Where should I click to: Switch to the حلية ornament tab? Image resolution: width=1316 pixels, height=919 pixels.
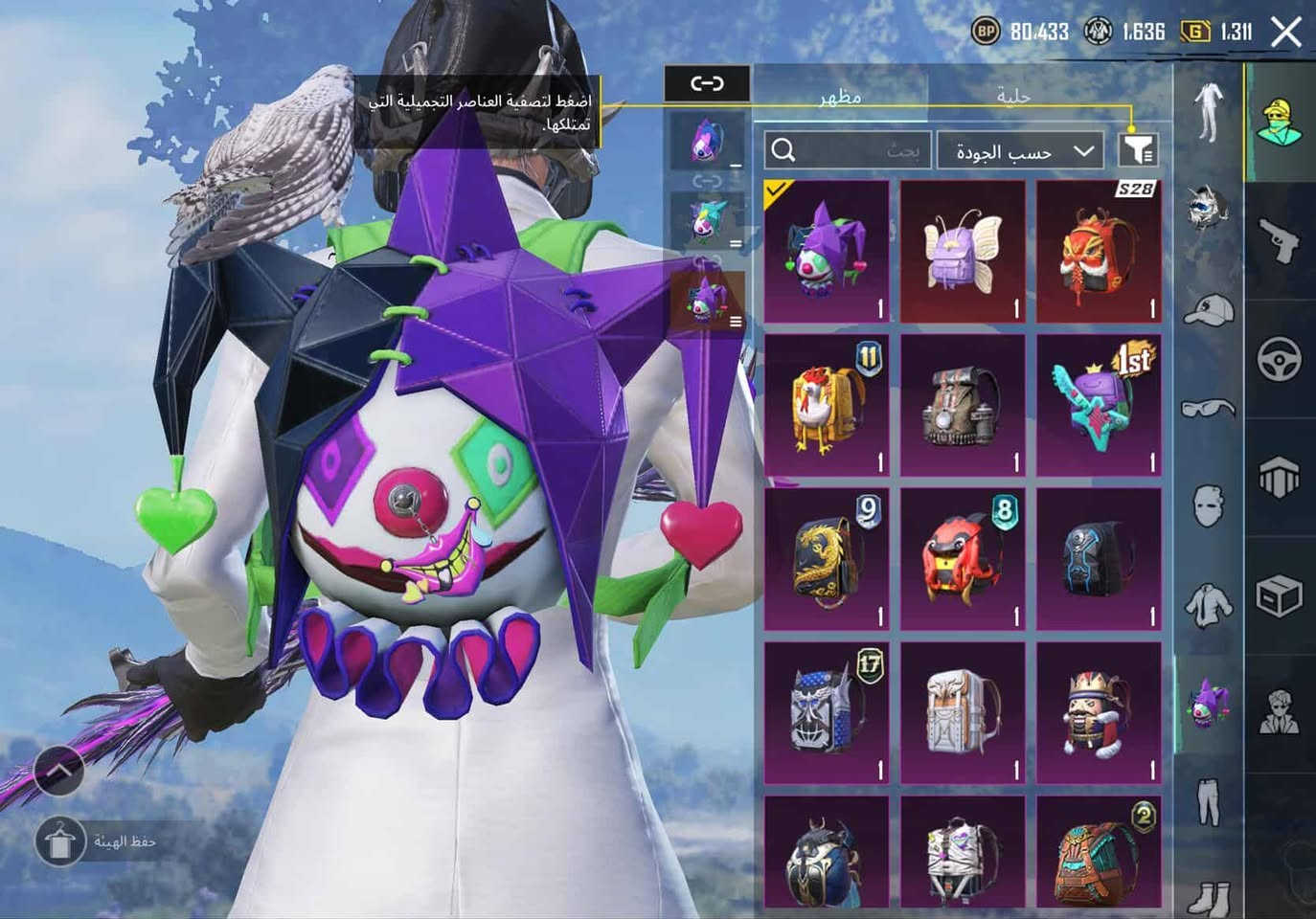pyautogui.click(x=1013, y=97)
